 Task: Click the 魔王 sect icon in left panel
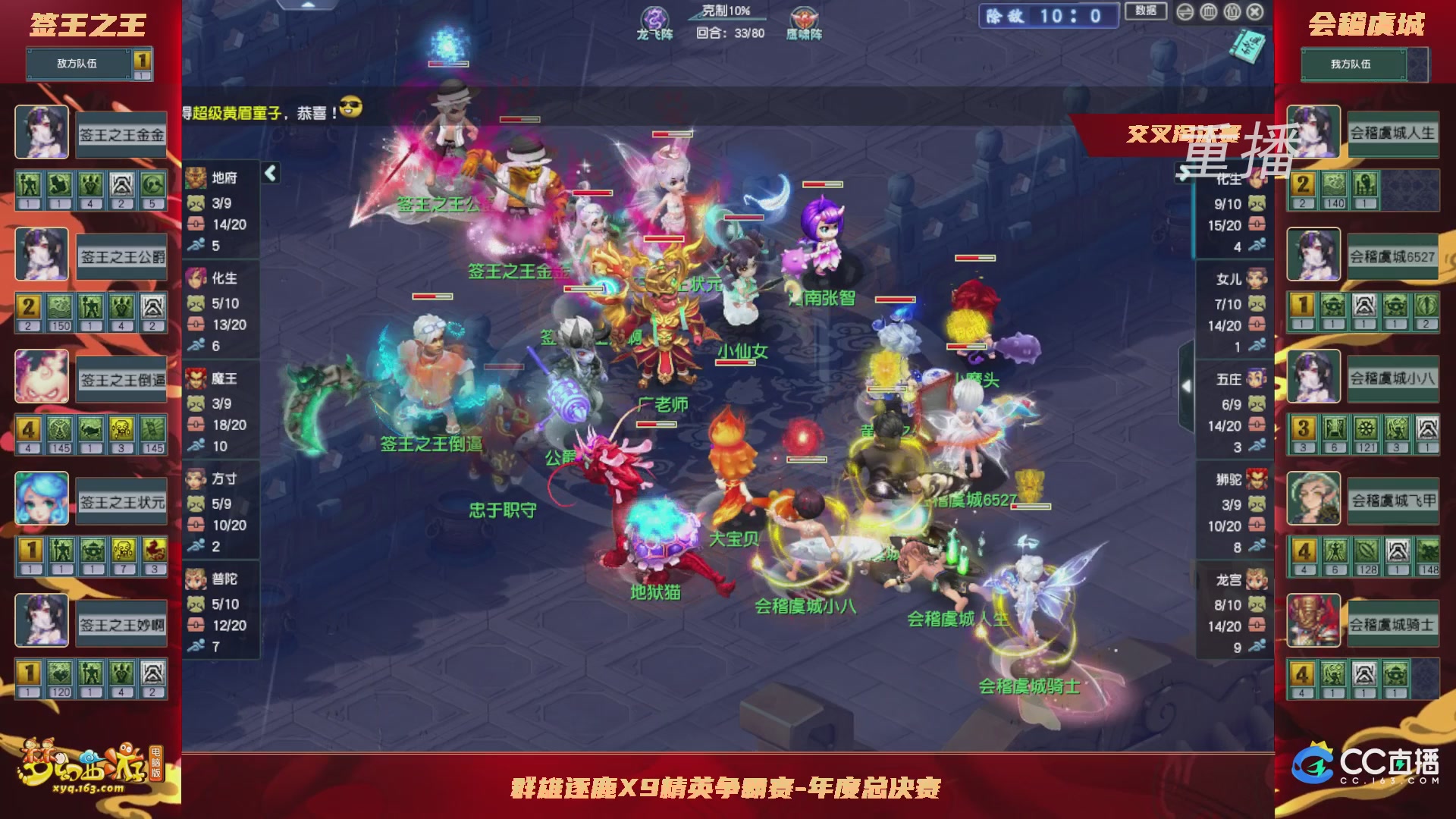click(x=196, y=379)
